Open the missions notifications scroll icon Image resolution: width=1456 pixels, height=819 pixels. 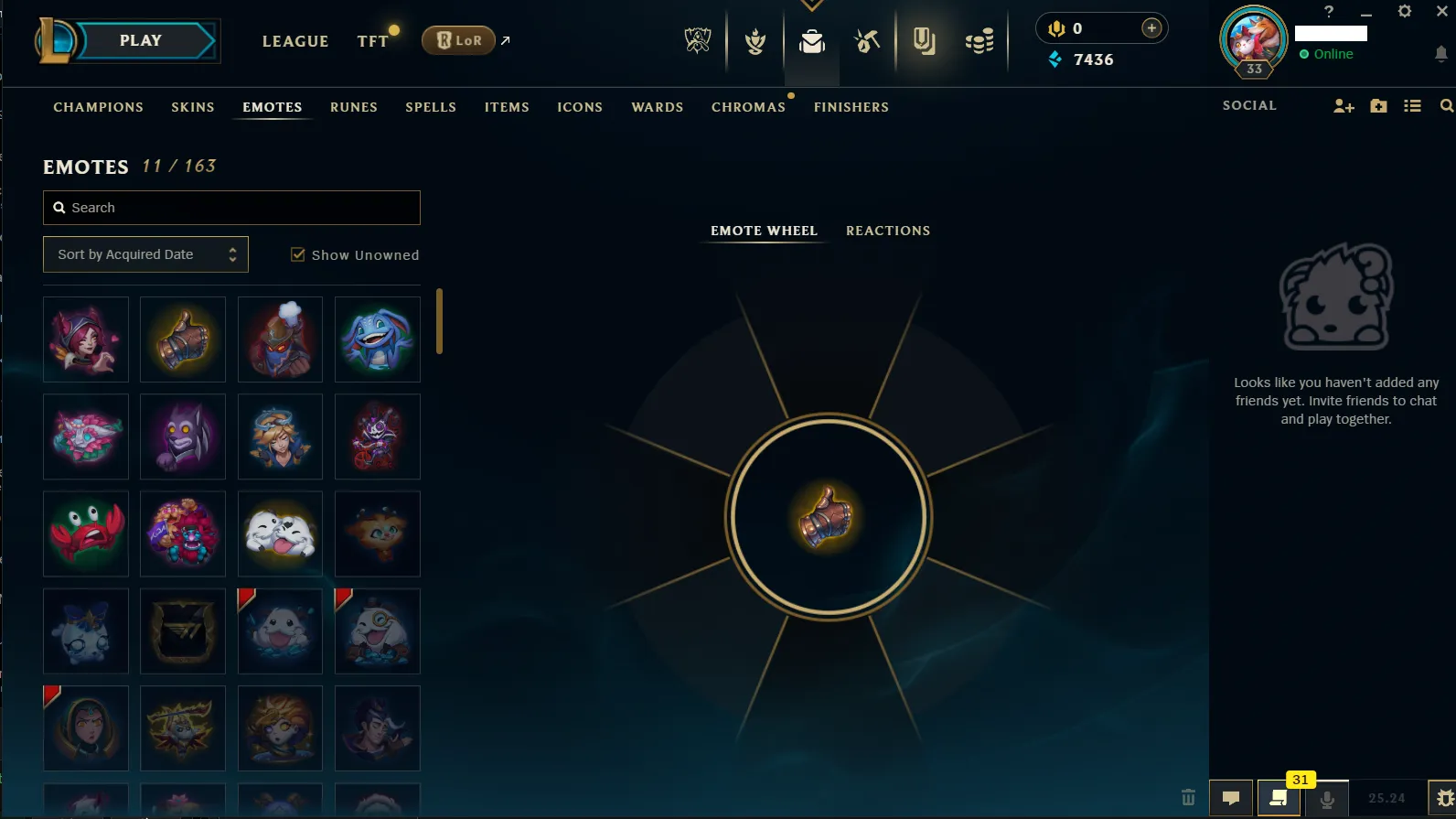tap(1278, 800)
